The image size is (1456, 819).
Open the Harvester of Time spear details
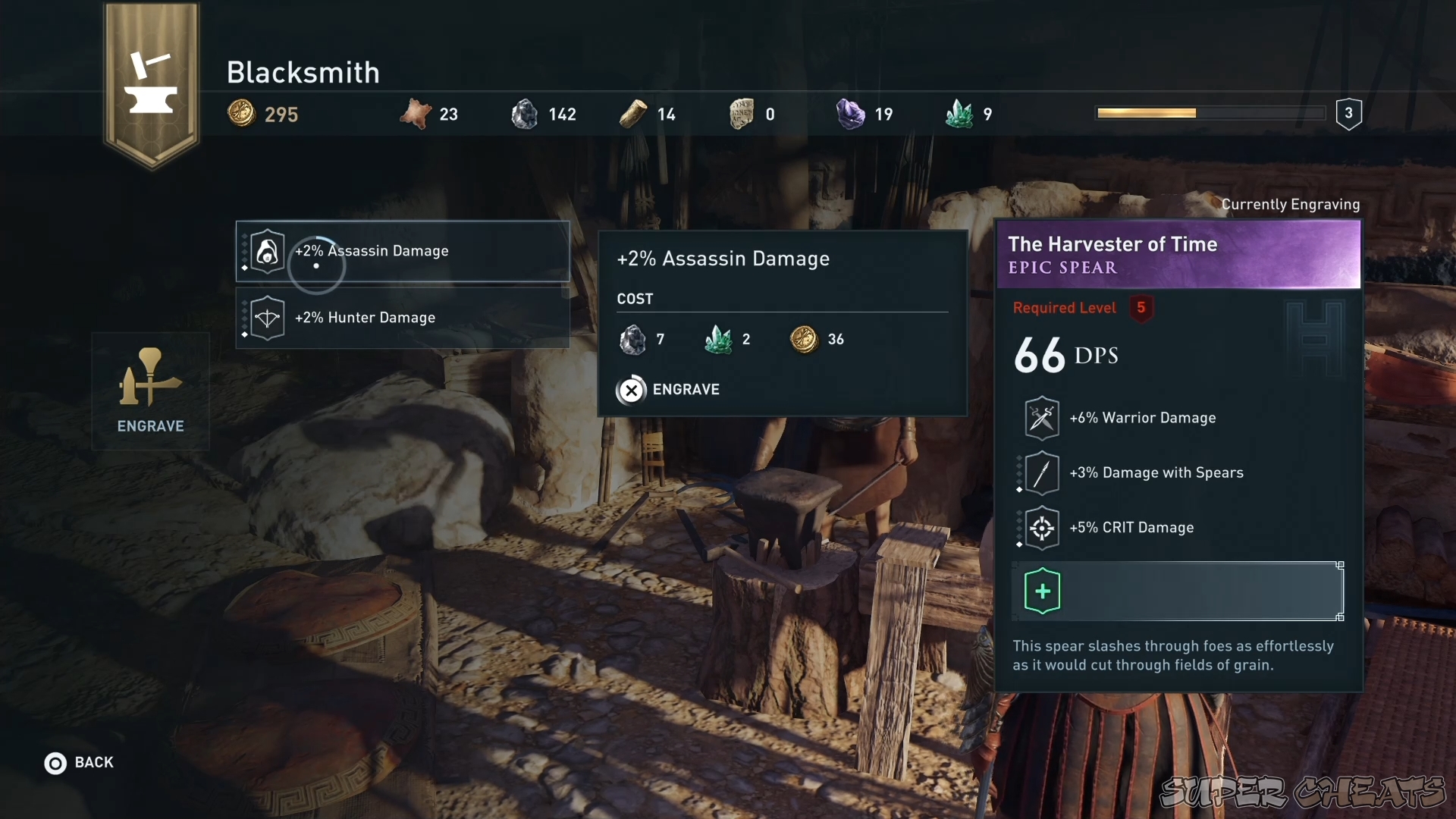coord(1178,255)
